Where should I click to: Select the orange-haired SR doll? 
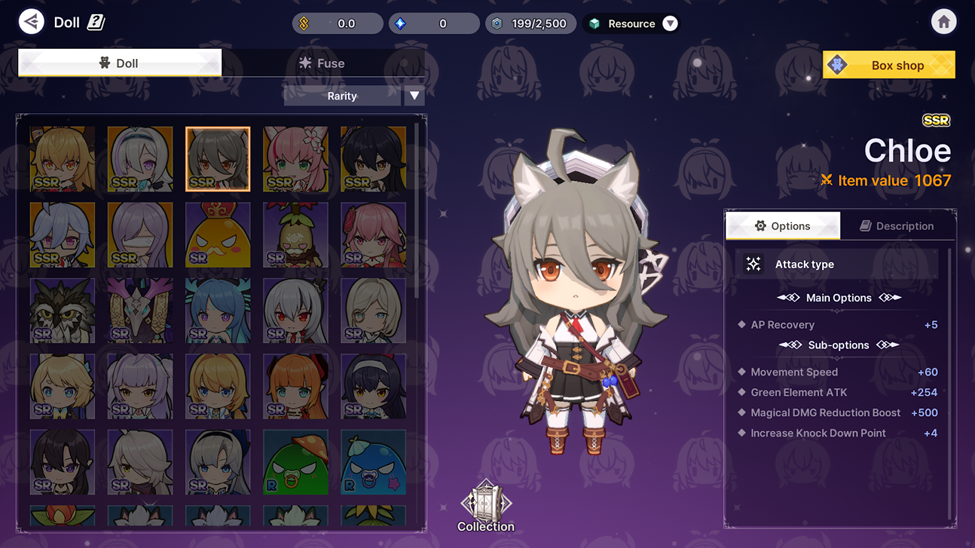(295, 386)
